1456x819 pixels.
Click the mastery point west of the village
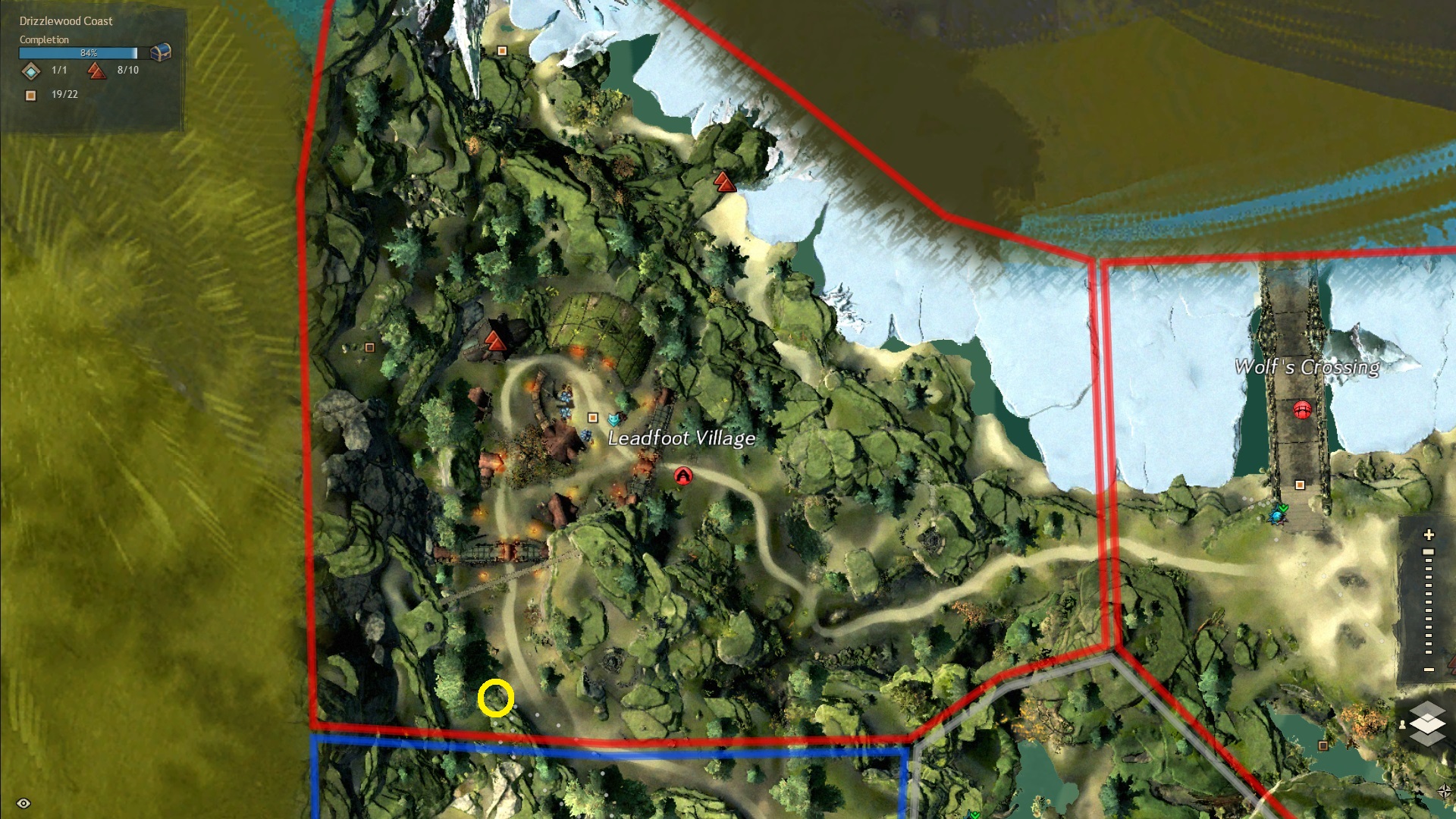tap(495, 340)
